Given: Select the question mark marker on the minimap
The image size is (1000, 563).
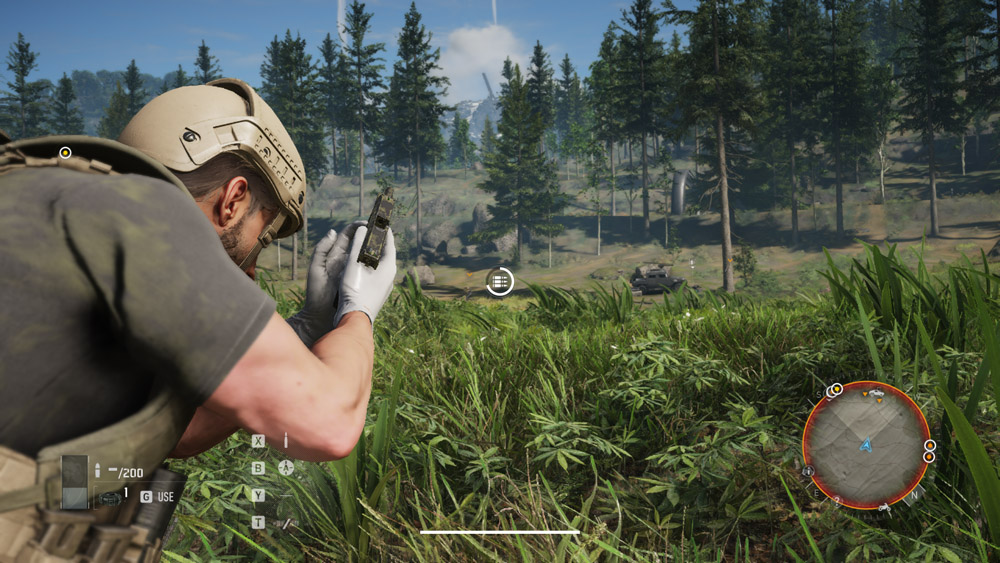Looking at the screenshot, I should coord(836,498).
